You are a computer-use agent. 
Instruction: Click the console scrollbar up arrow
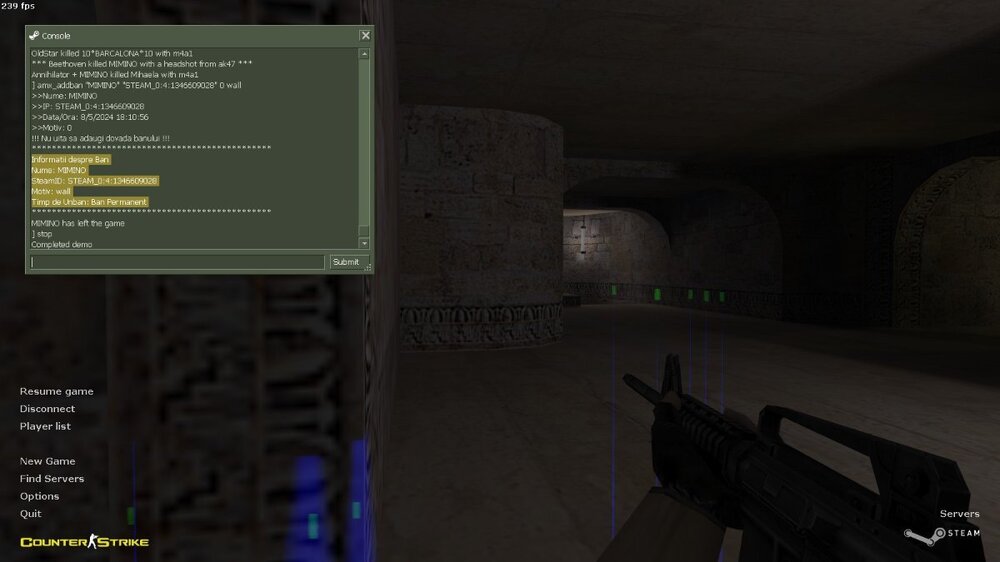click(x=364, y=54)
